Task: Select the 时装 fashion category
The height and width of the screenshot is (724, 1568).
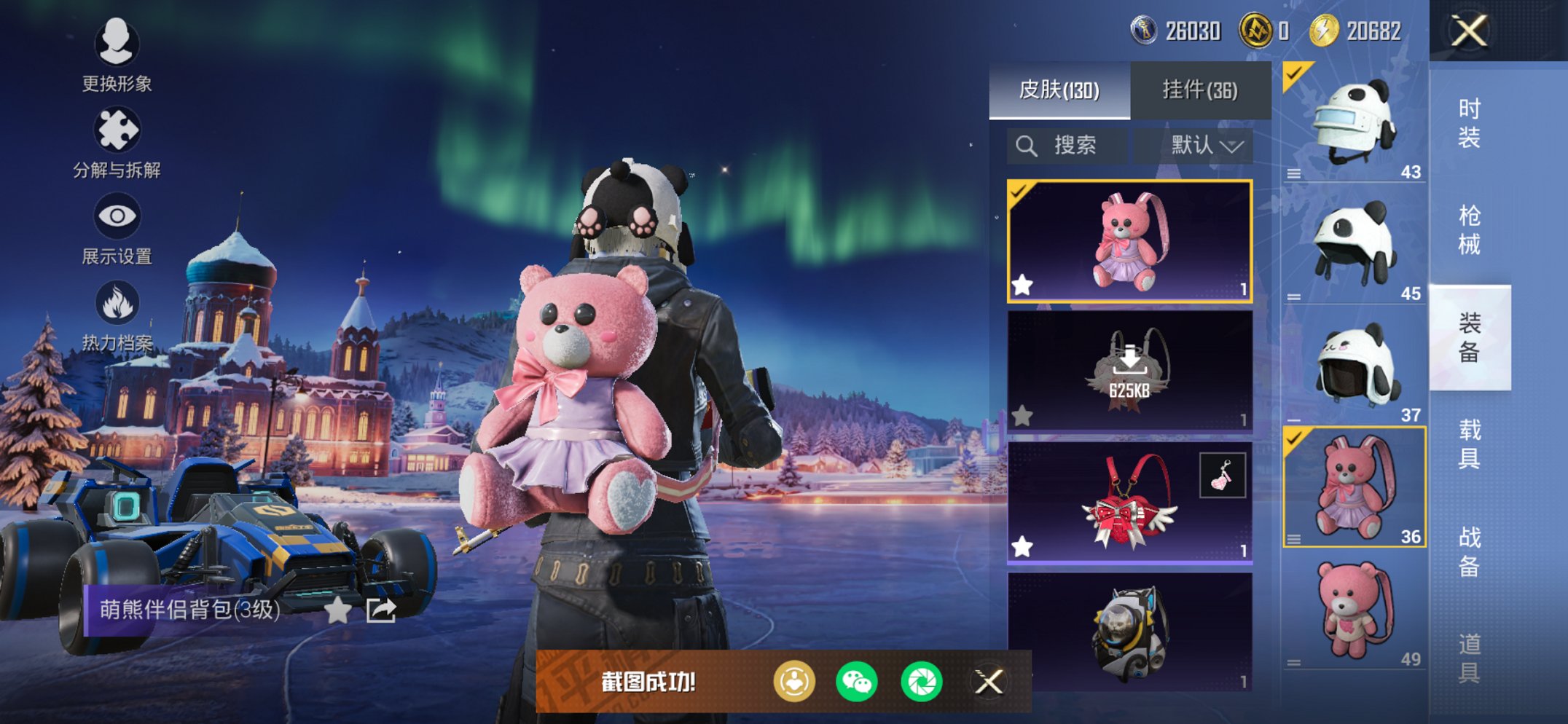Action: 1469,122
